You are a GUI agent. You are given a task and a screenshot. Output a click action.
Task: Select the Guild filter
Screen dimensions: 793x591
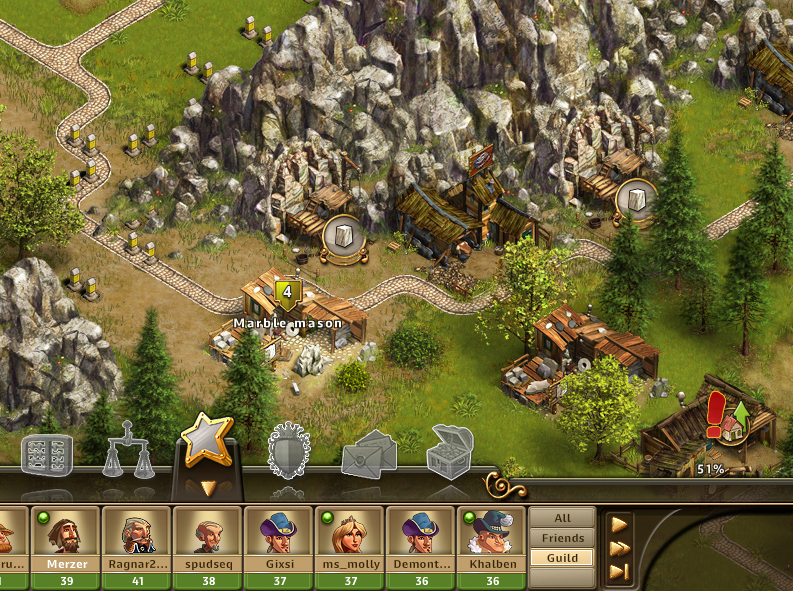(562, 557)
